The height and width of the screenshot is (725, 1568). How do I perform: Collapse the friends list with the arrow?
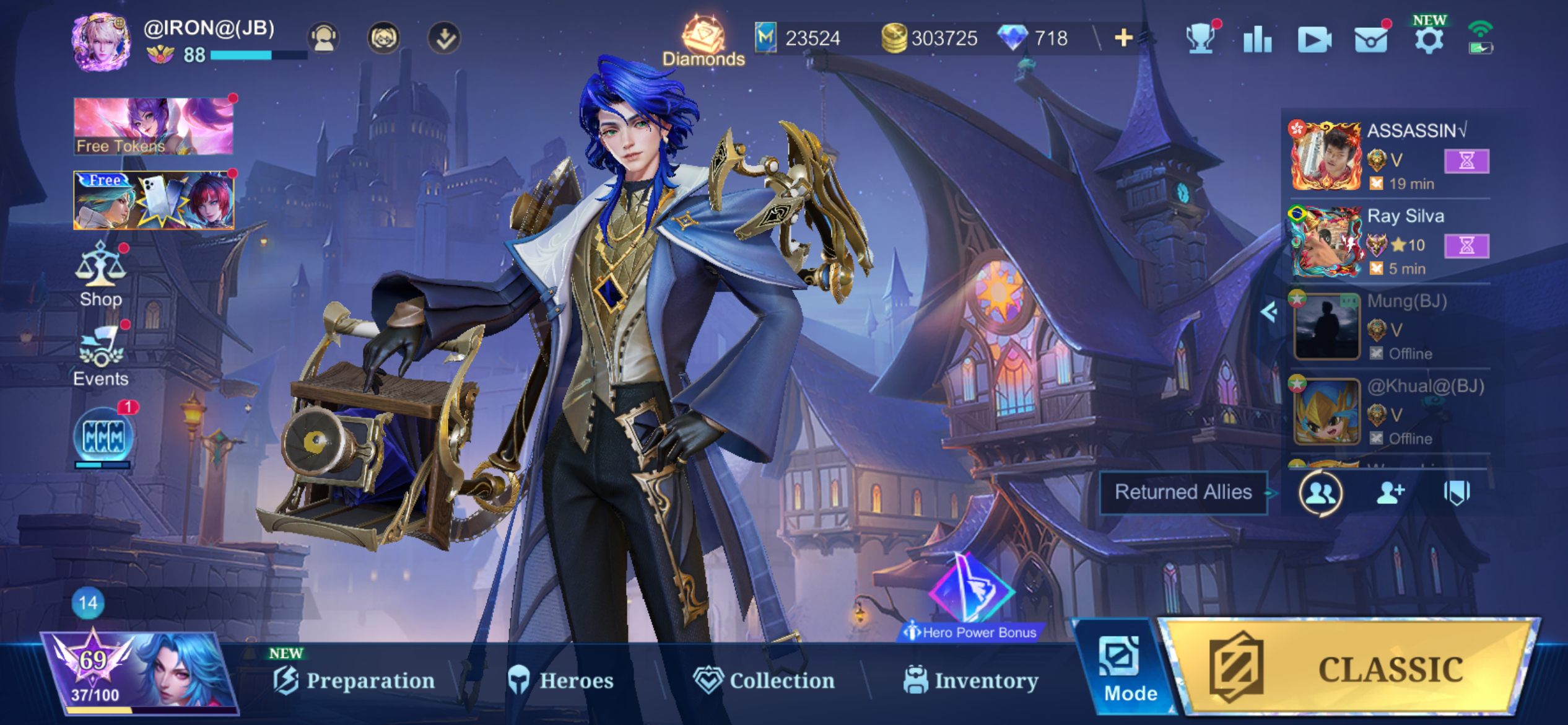pyautogui.click(x=1268, y=312)
